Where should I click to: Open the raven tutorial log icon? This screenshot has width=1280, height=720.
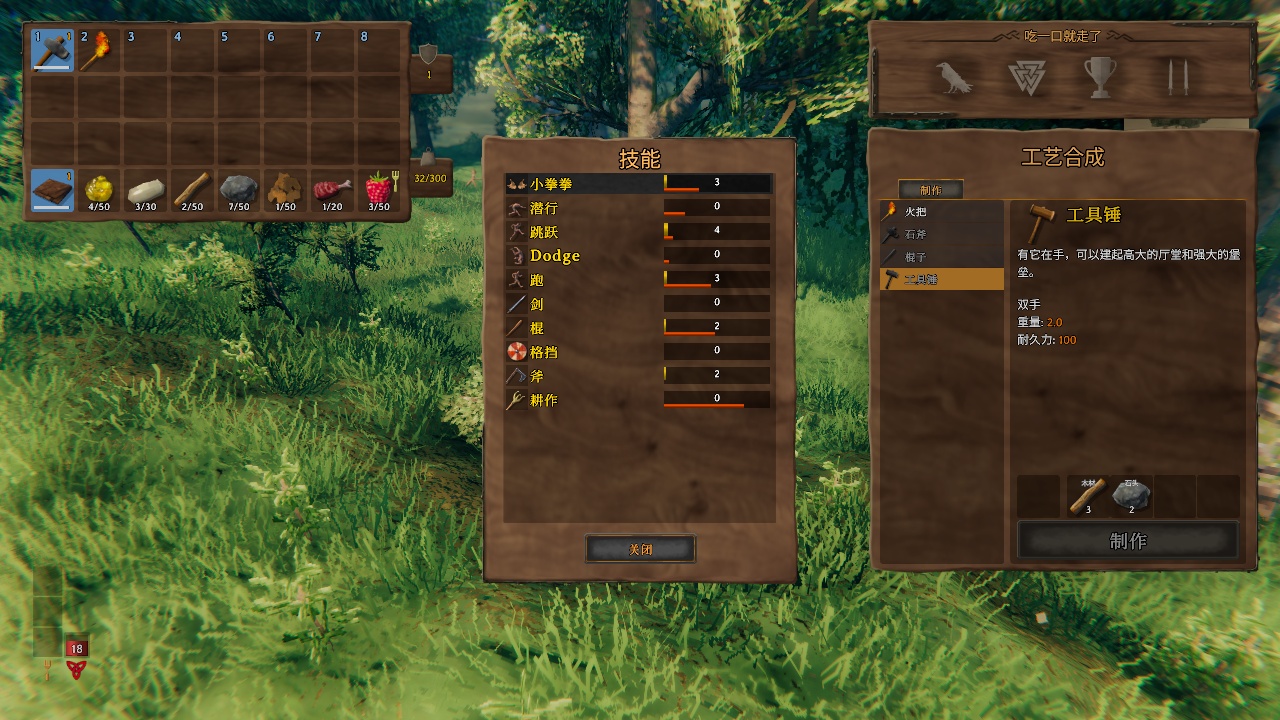(x=954, y=78)
